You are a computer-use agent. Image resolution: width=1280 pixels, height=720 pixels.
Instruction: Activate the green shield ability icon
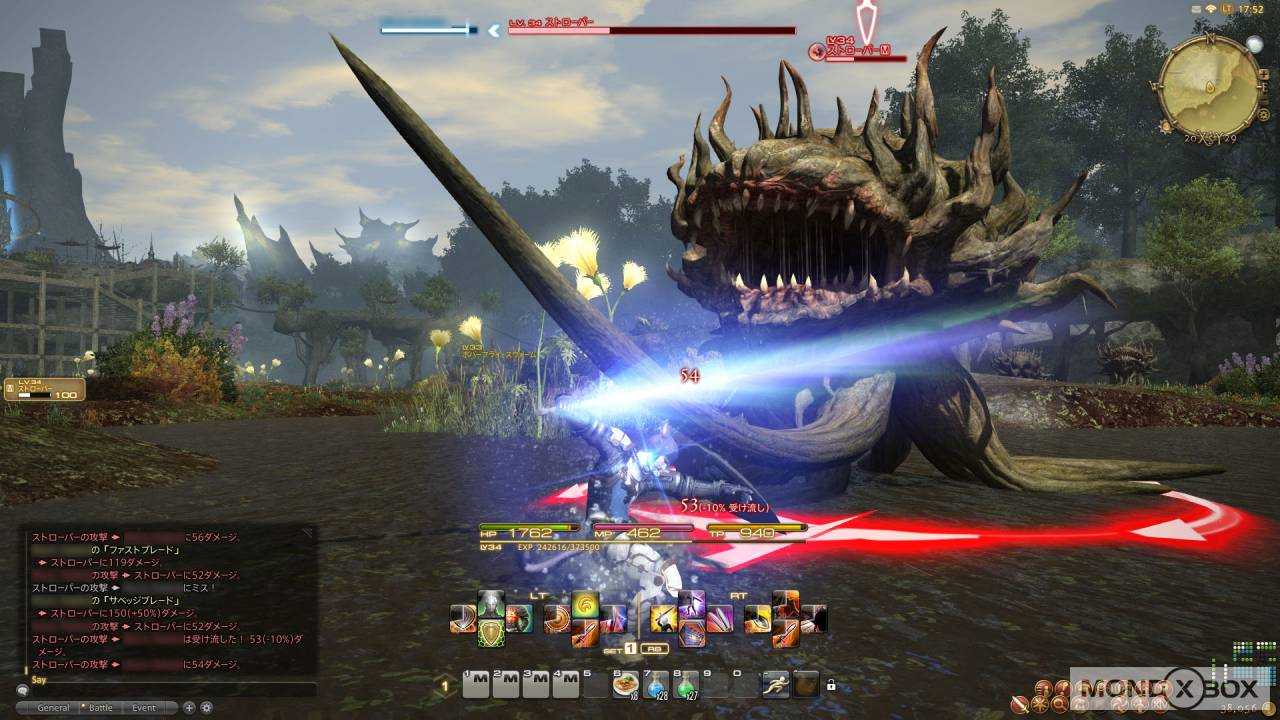491,633
